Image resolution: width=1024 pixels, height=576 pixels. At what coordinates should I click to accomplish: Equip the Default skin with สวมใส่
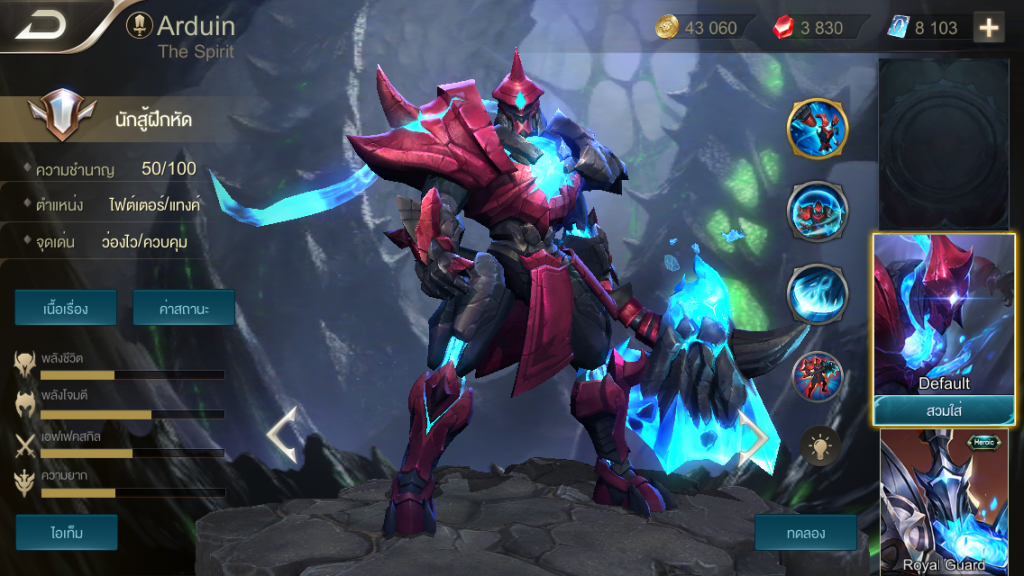click(944, 410)
